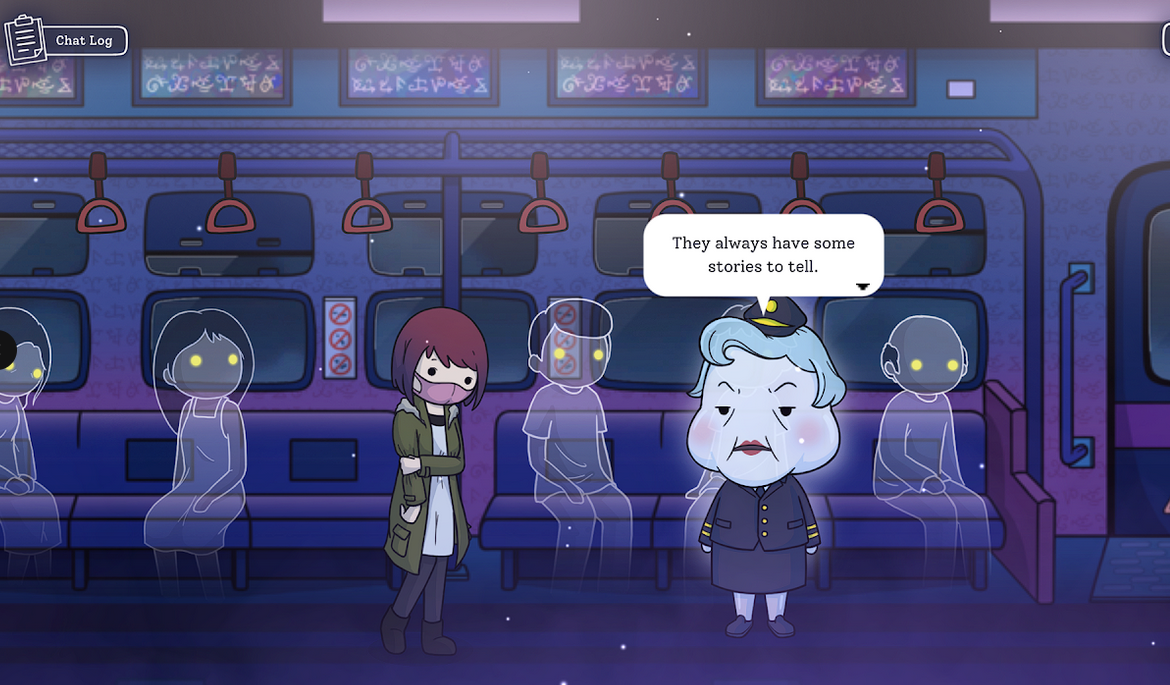Advance dialogue using the speech bubble arrow
The height and width of the screenshot is (685, 1170).
pyautogui.click(x=862, y=286)
